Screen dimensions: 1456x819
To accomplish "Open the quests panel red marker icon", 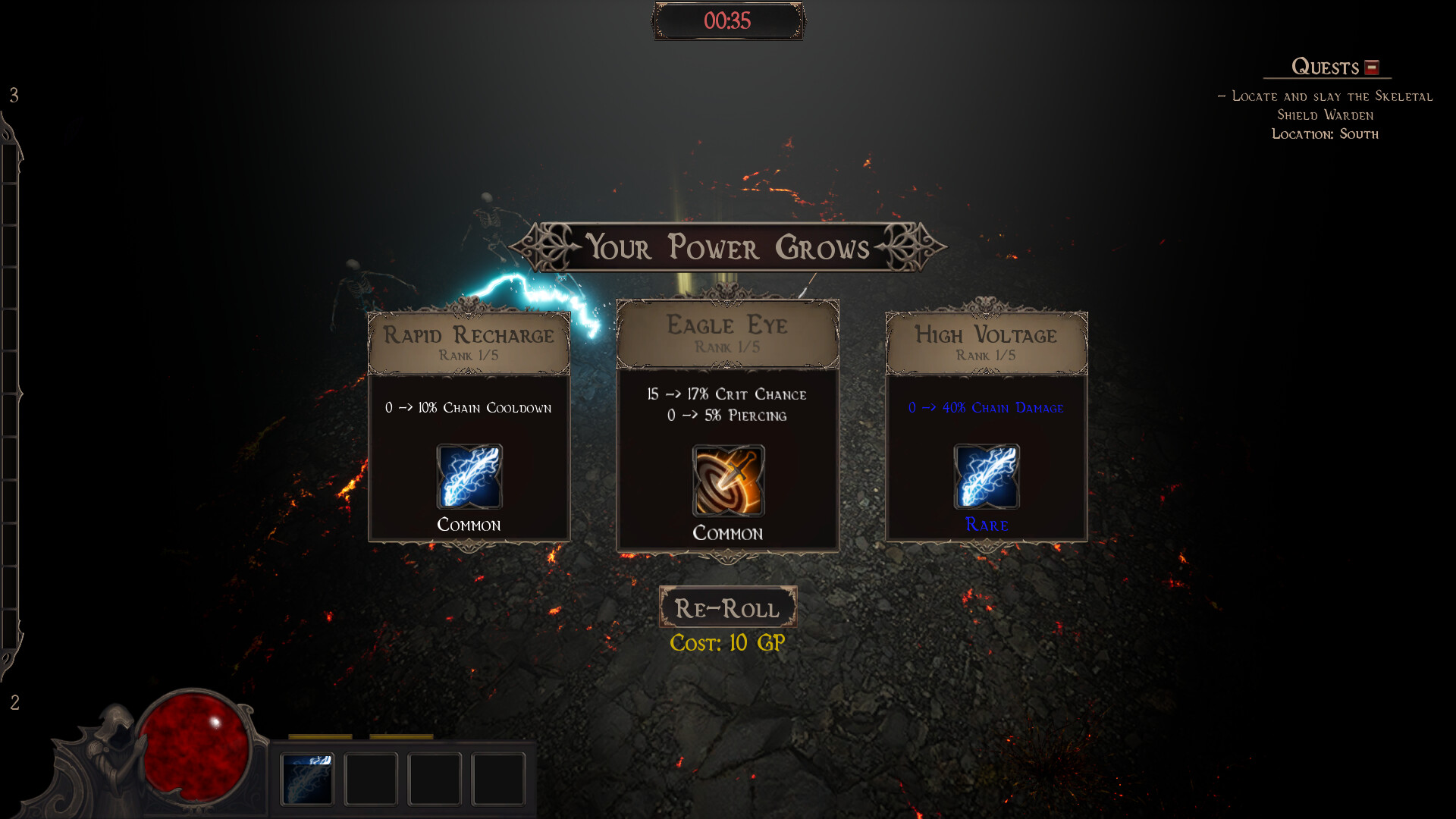I will click(1371, 67).
